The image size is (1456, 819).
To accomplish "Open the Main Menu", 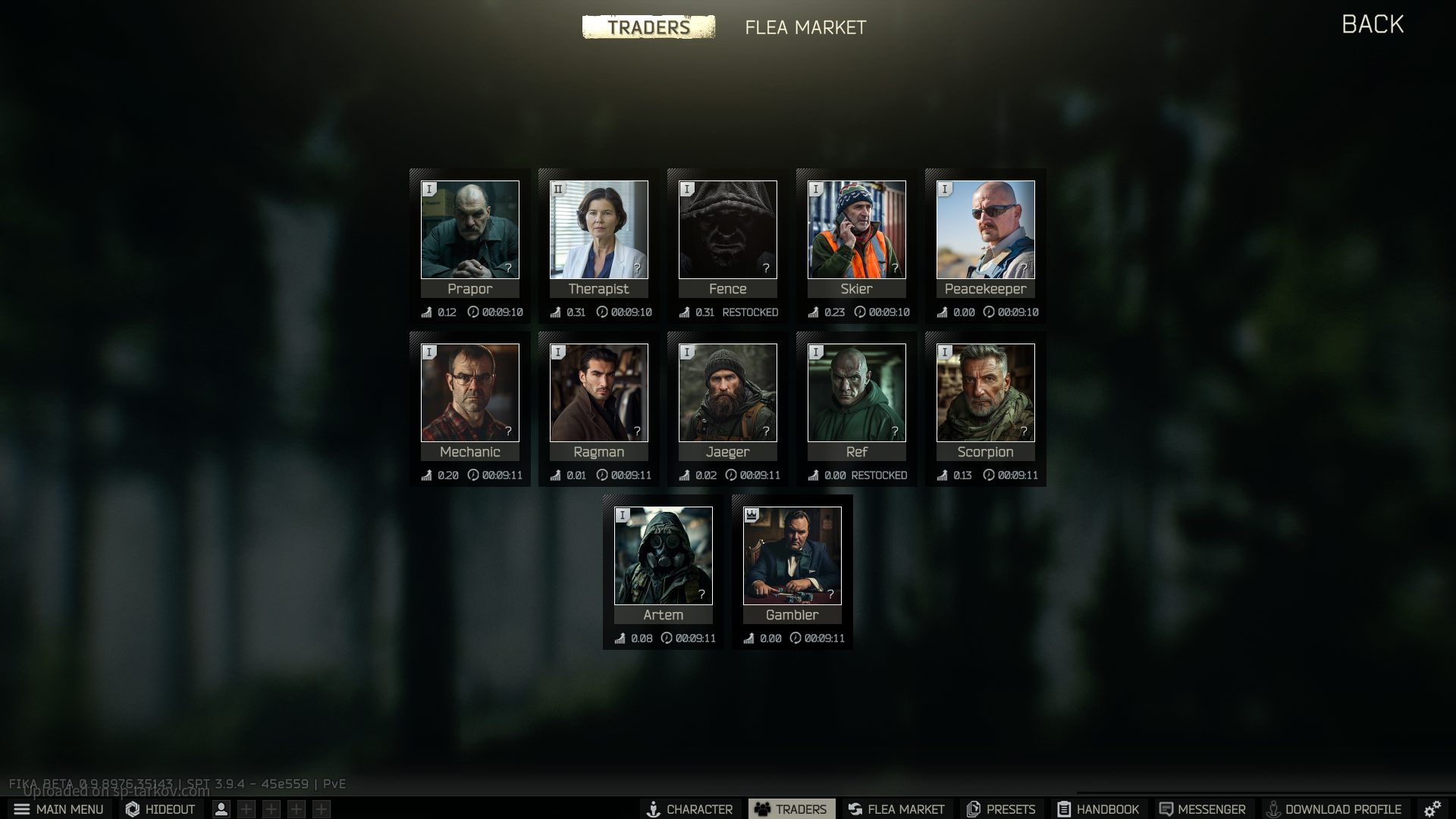I will [59, 809].
